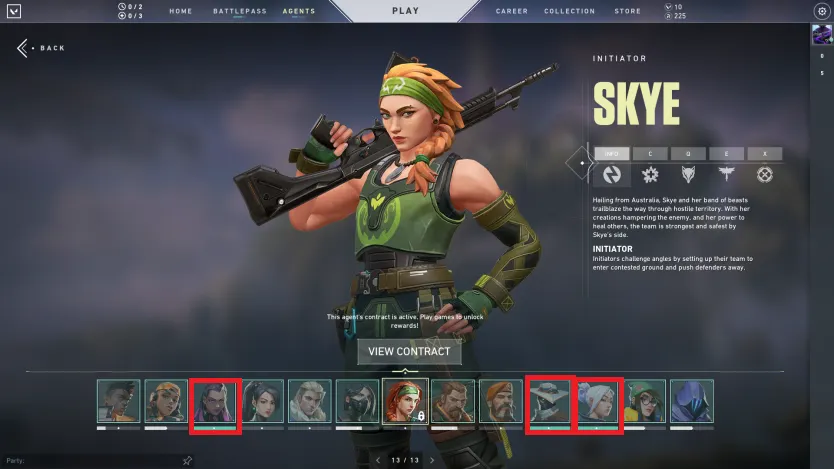
Task: Click the Play button in top bar
Action: pos(404,11)
